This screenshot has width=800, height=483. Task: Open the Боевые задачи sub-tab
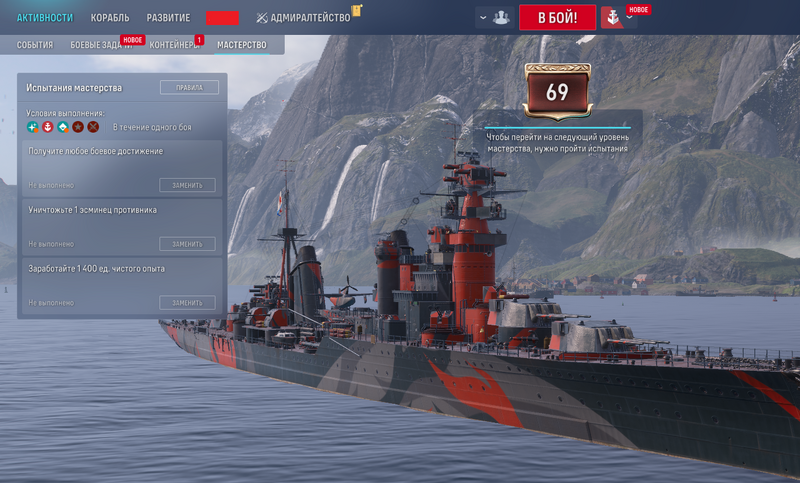tap(103, 45)
